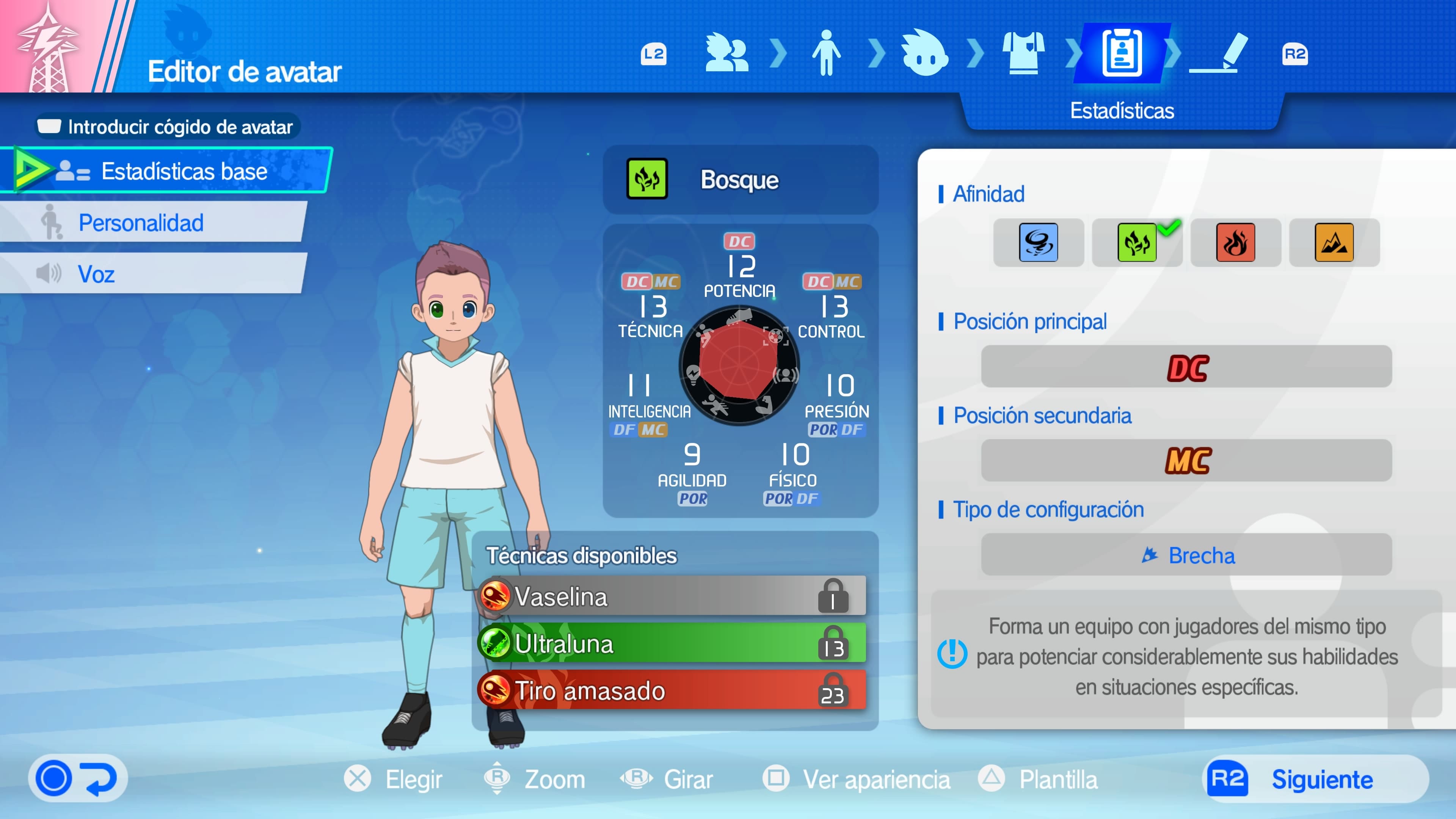Enable the mountain affinity
The image size is (1456, 819).
(x=1335, y=243)
